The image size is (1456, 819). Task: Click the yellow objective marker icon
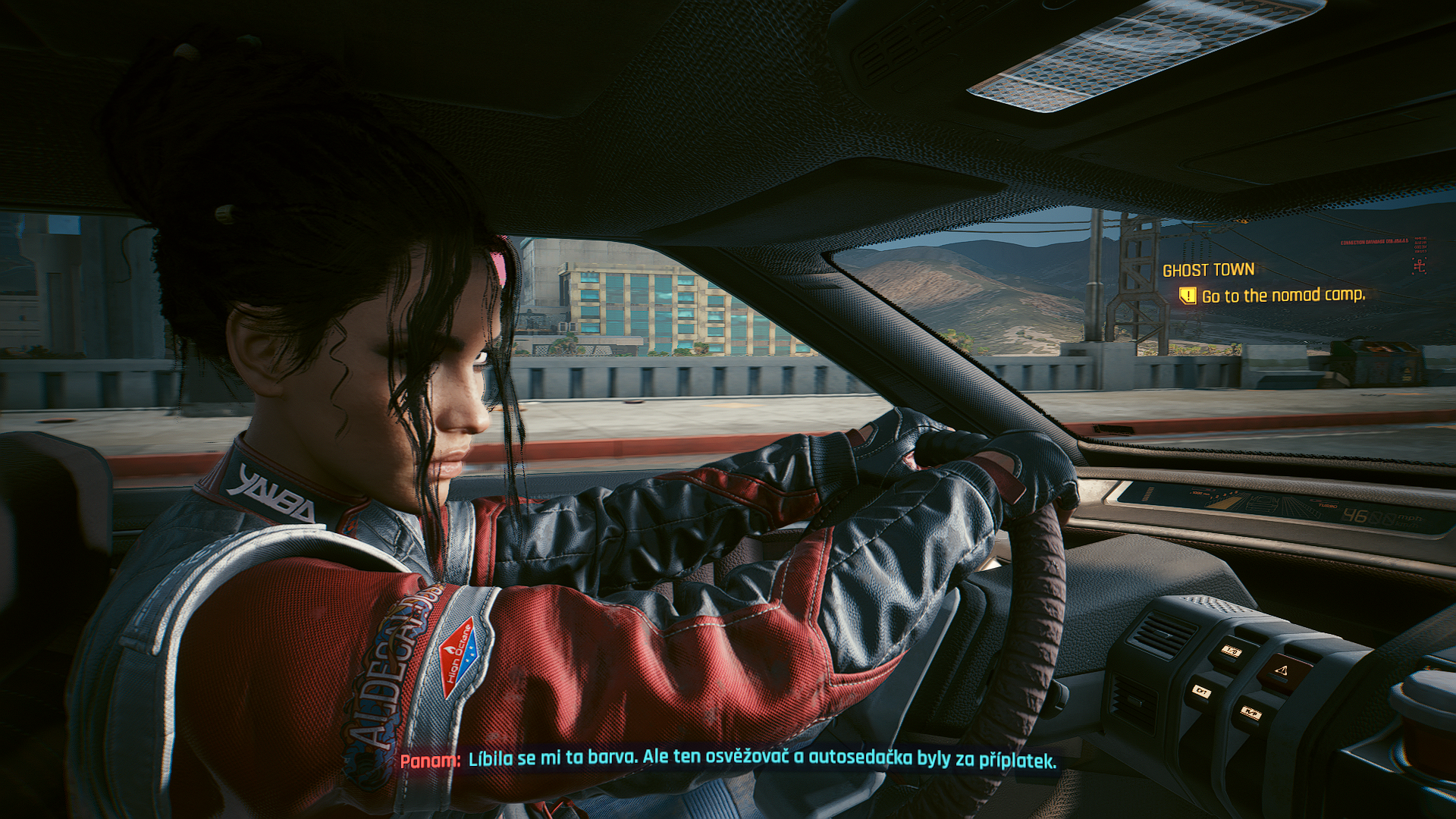1188,295
